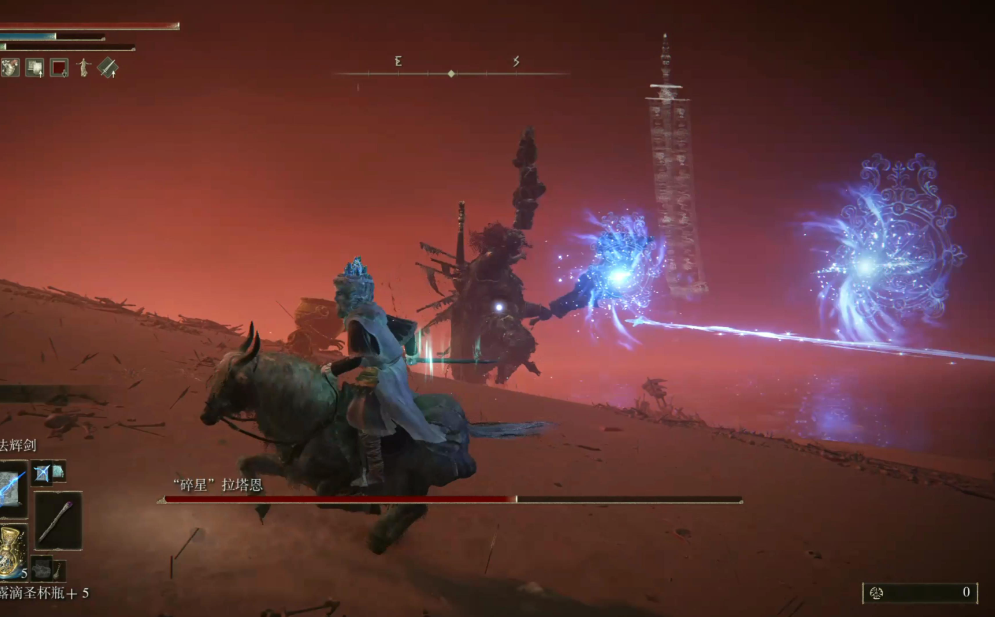Click the compass bar heading indicator

click(451, 73)
